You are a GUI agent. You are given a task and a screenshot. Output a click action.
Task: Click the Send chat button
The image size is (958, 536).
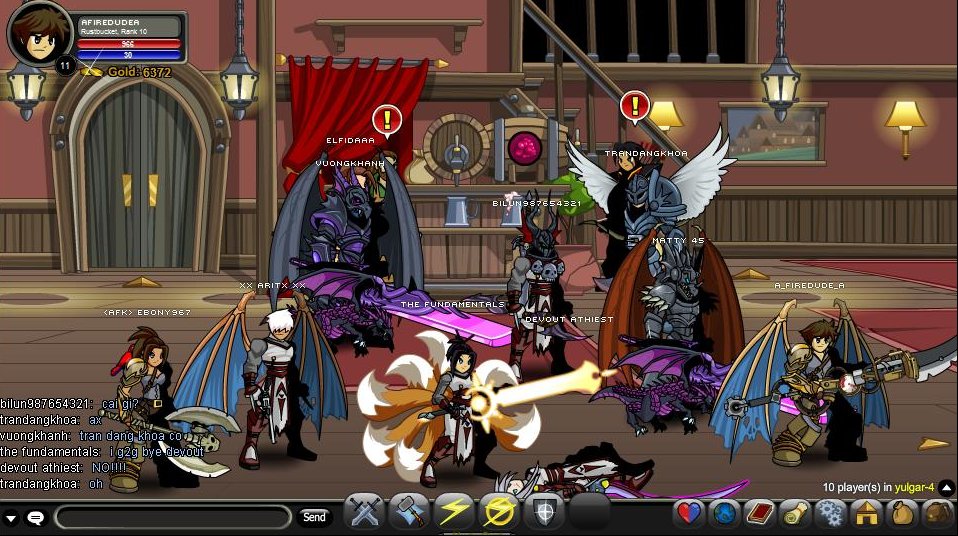point(314,517)
